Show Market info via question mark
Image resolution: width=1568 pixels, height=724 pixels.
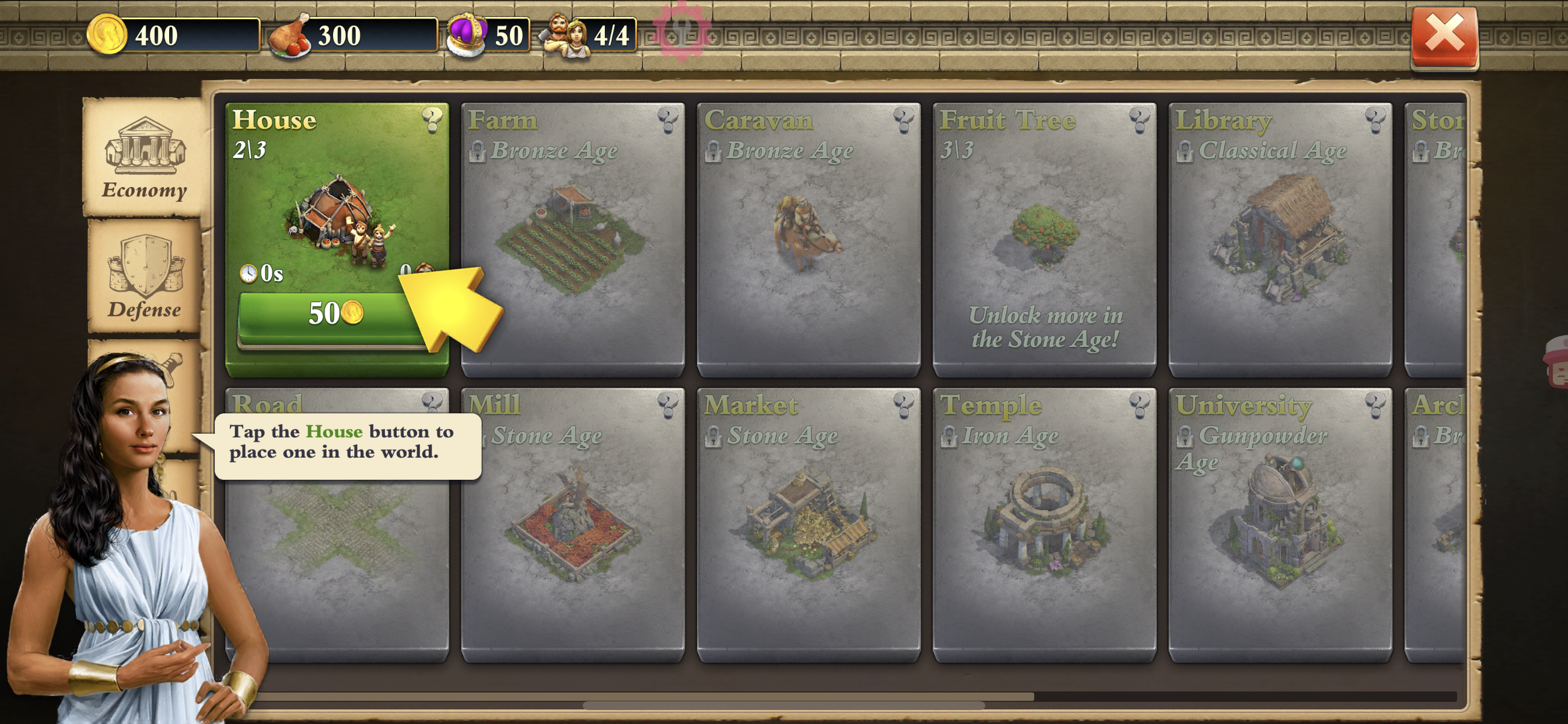click(904, 405)
